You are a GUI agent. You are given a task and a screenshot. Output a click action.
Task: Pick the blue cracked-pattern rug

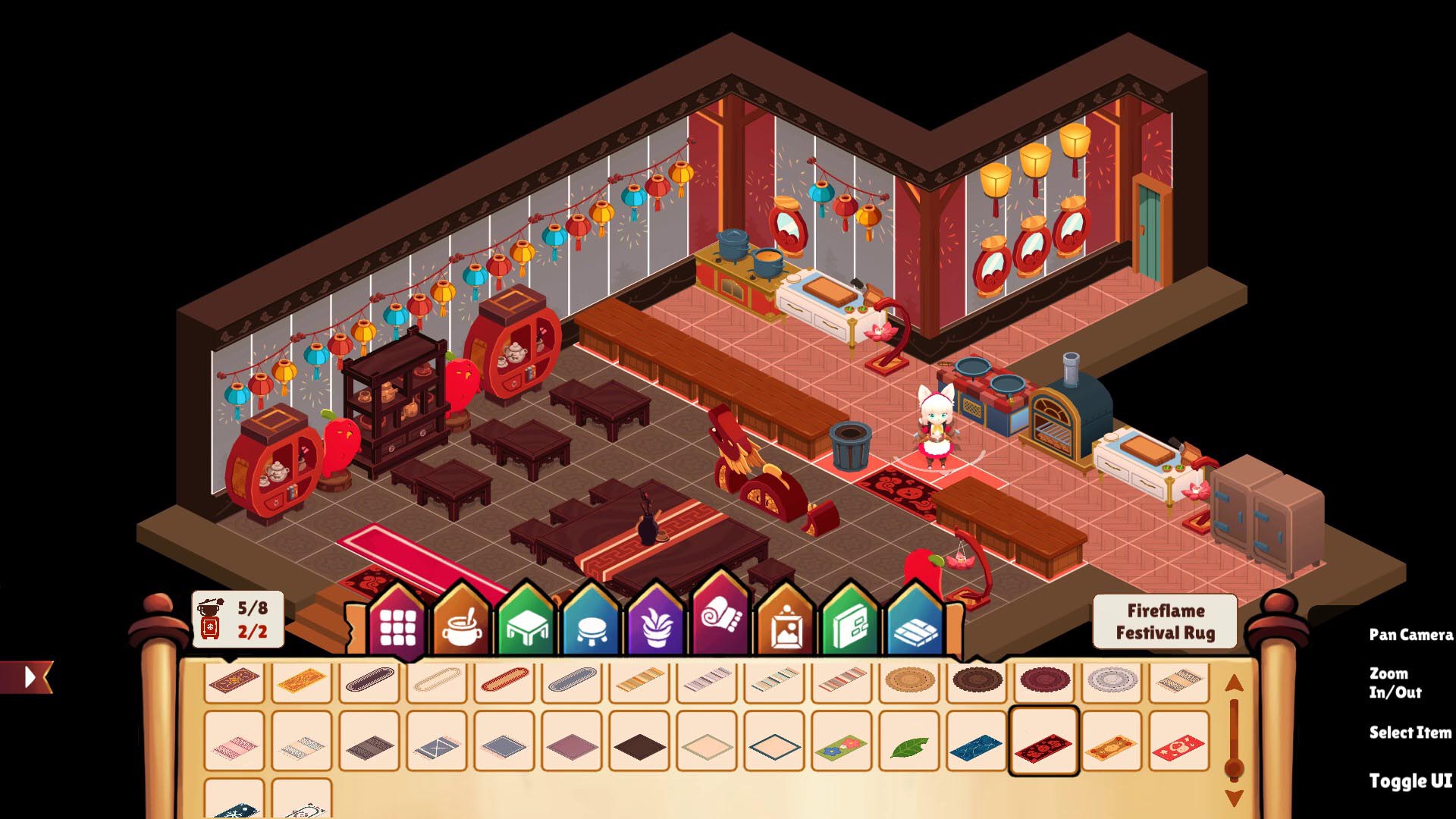click(976, 747)
